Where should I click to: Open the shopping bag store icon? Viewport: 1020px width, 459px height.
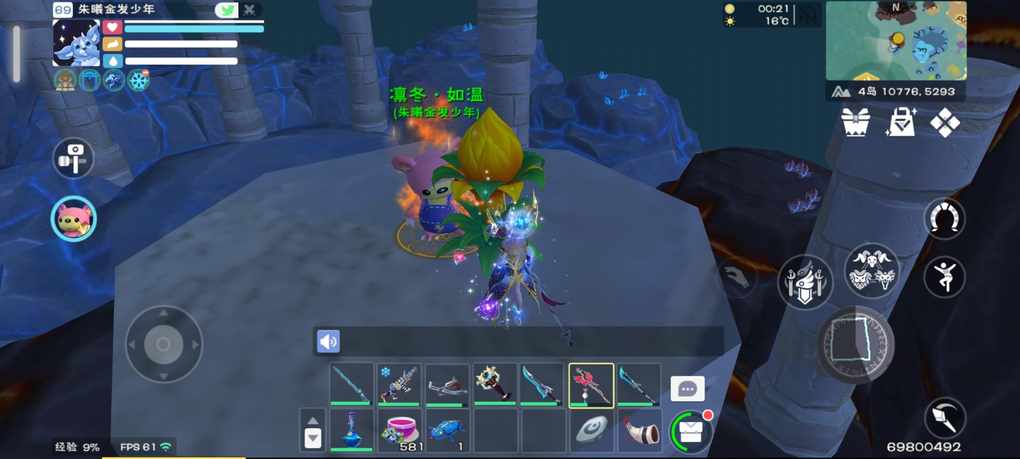[x=901, y=122]
